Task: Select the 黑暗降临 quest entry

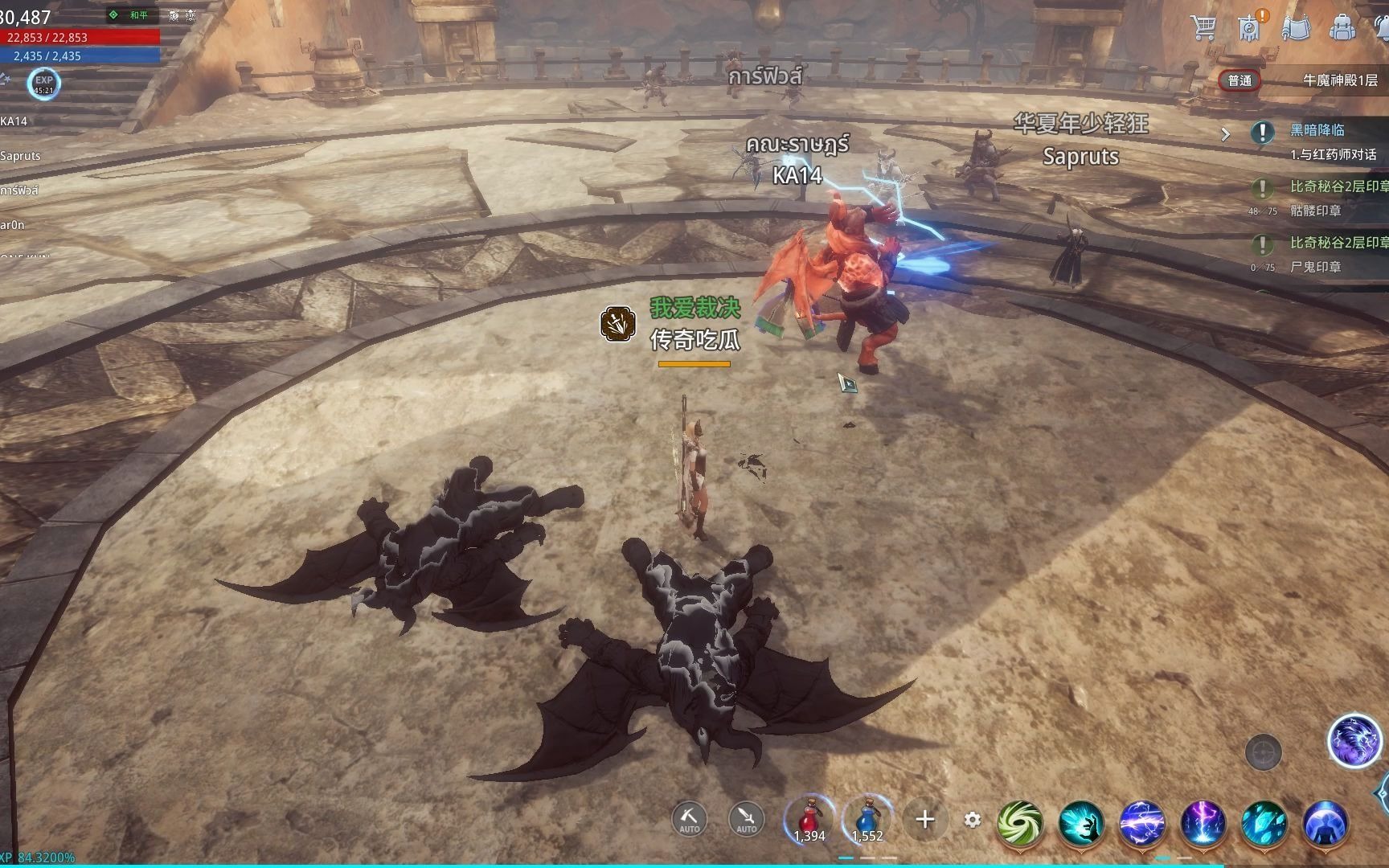Action: click(x=1318, y=130)
